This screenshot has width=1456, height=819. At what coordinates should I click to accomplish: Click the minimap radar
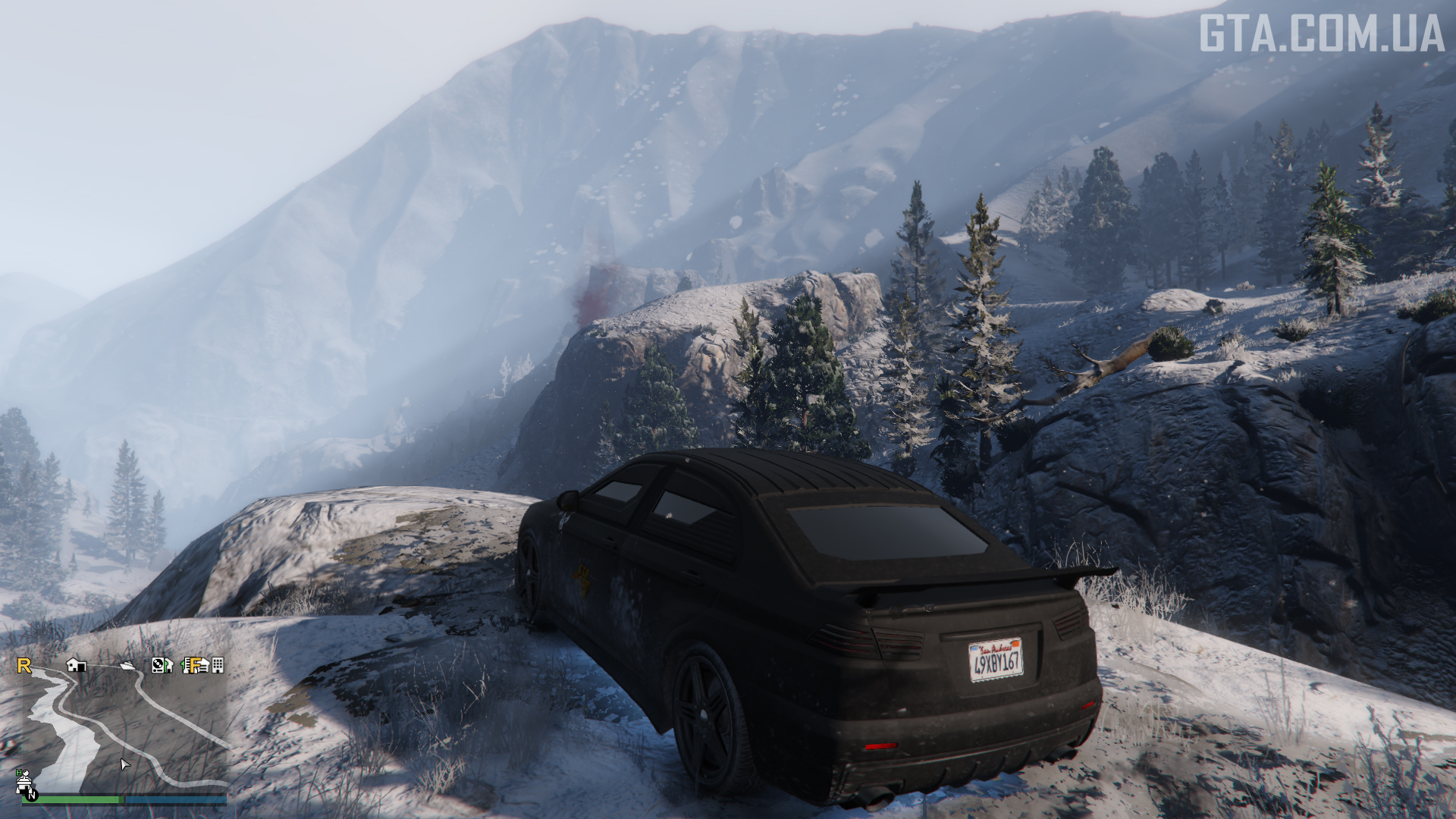121,728
